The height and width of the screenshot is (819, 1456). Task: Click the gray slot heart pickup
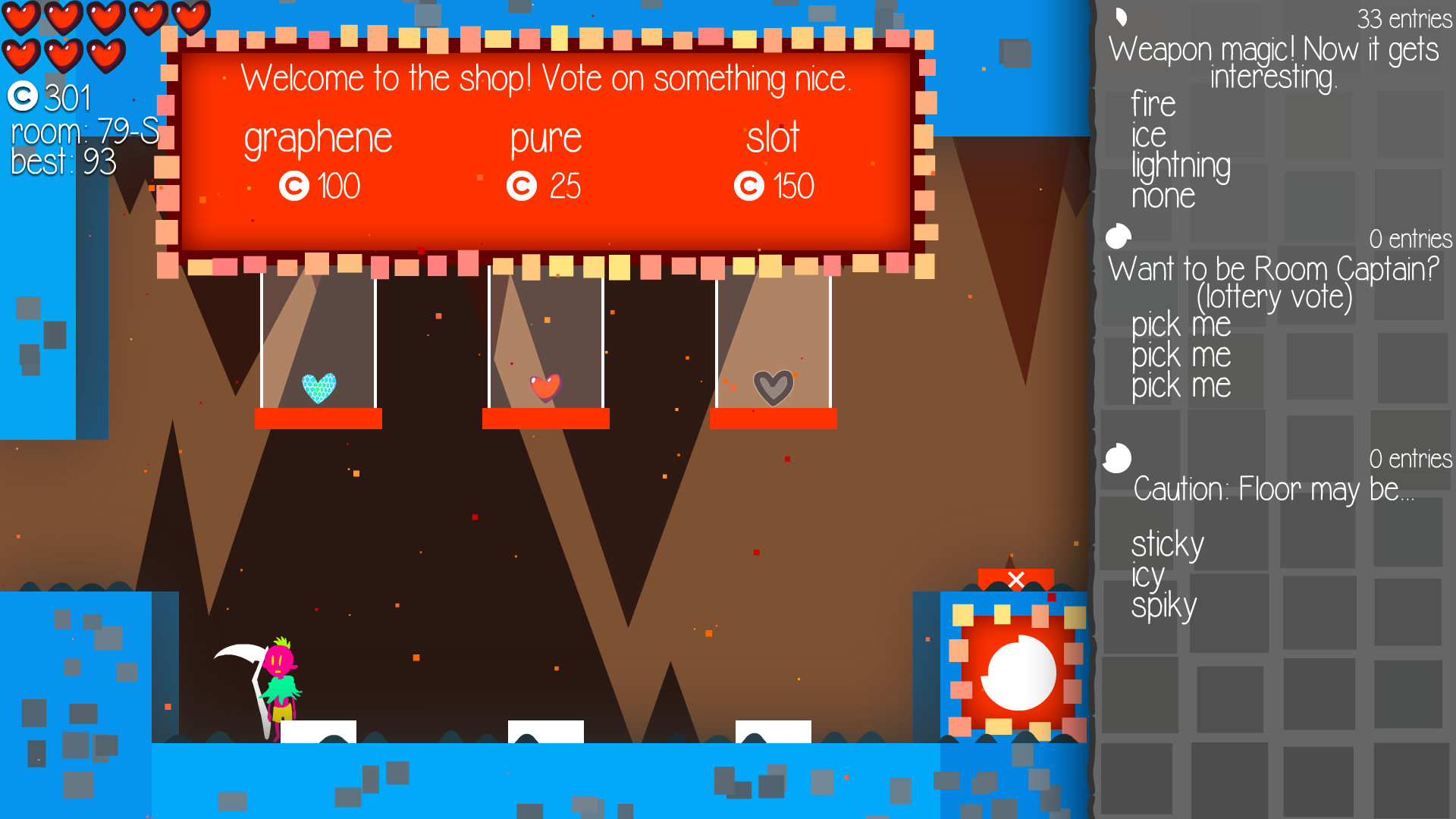pyautogui.click(x=773, y=387)
